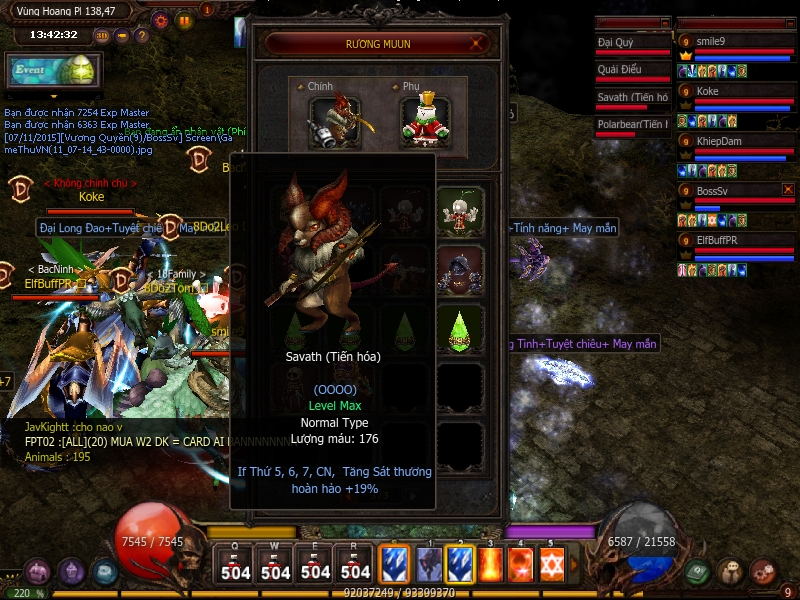Open the Event egg banner
800x600 pixels.
tap(52, 71)
